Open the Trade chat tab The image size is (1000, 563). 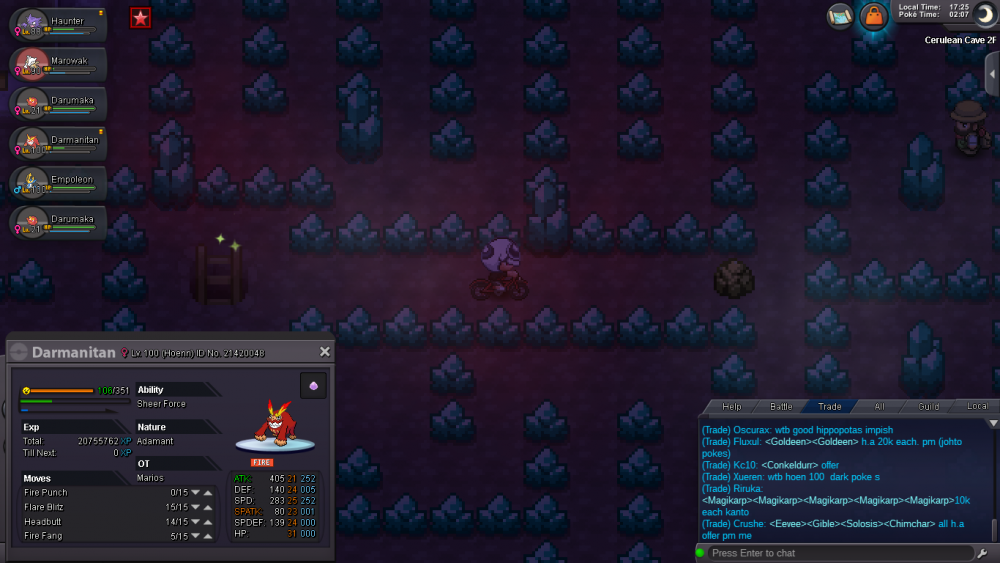[x=829, y=407]
